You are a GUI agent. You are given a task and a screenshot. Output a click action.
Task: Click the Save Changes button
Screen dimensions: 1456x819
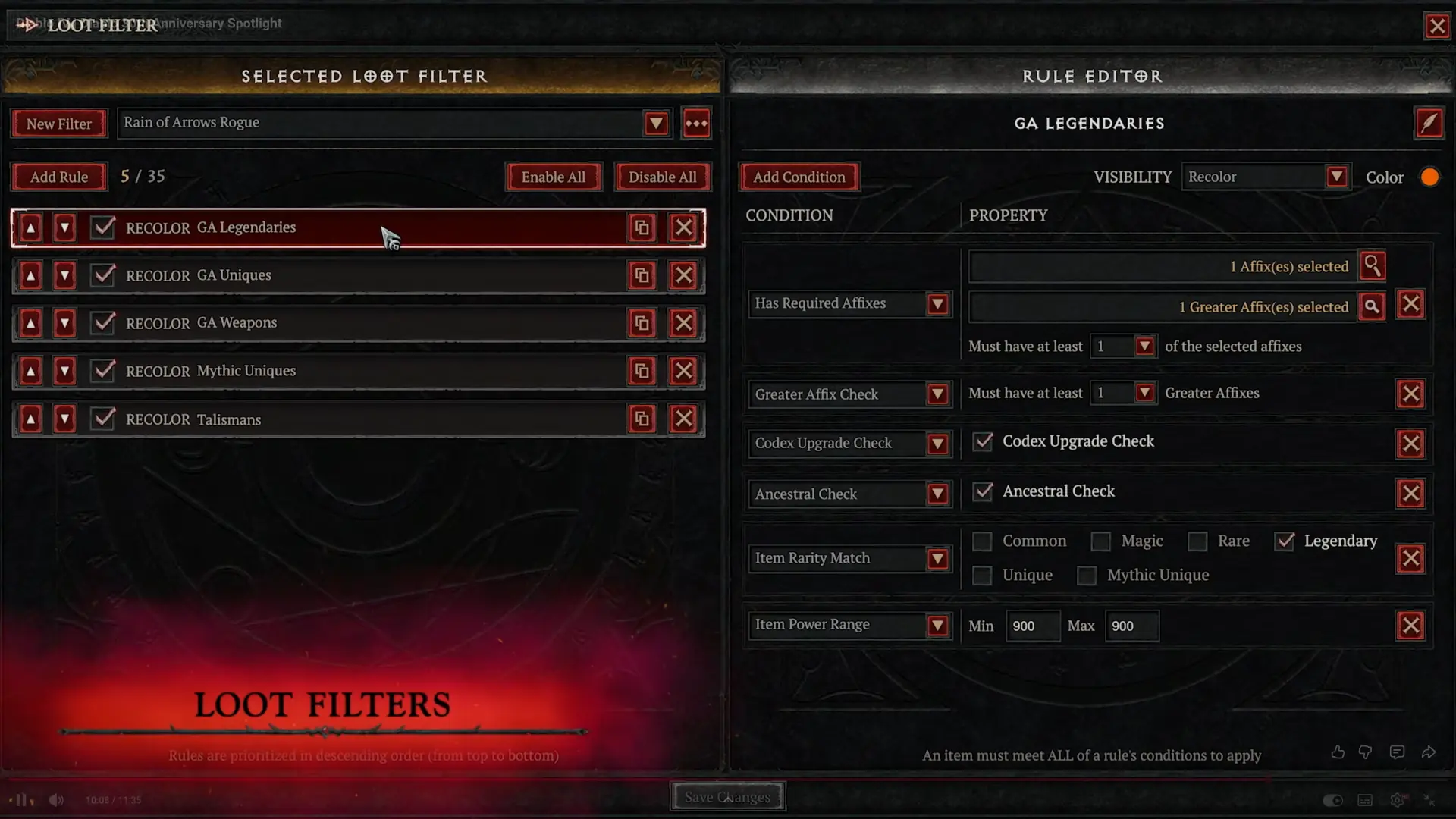pos(726,796)
